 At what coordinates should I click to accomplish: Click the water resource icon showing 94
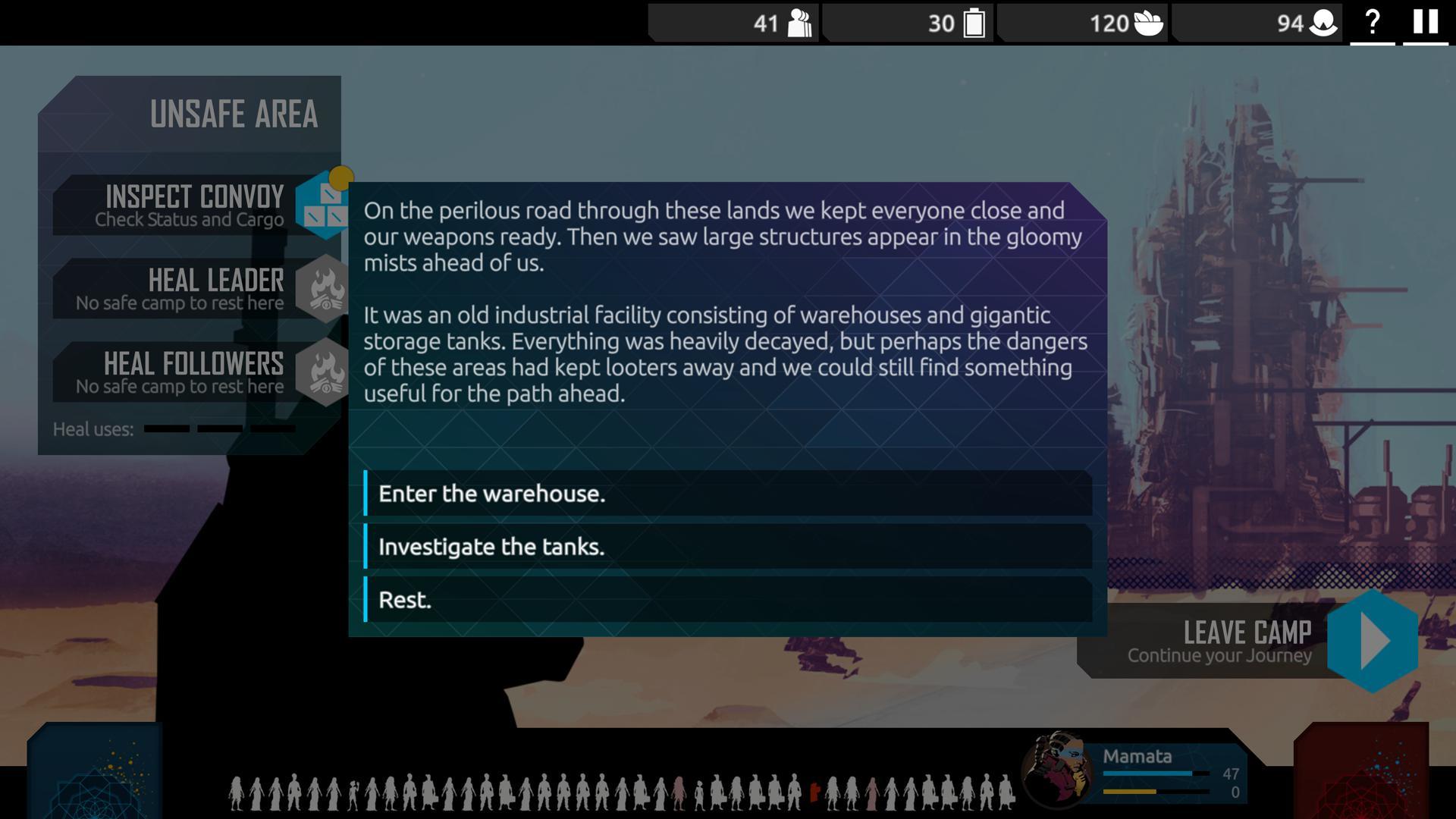coord(1323,24)
